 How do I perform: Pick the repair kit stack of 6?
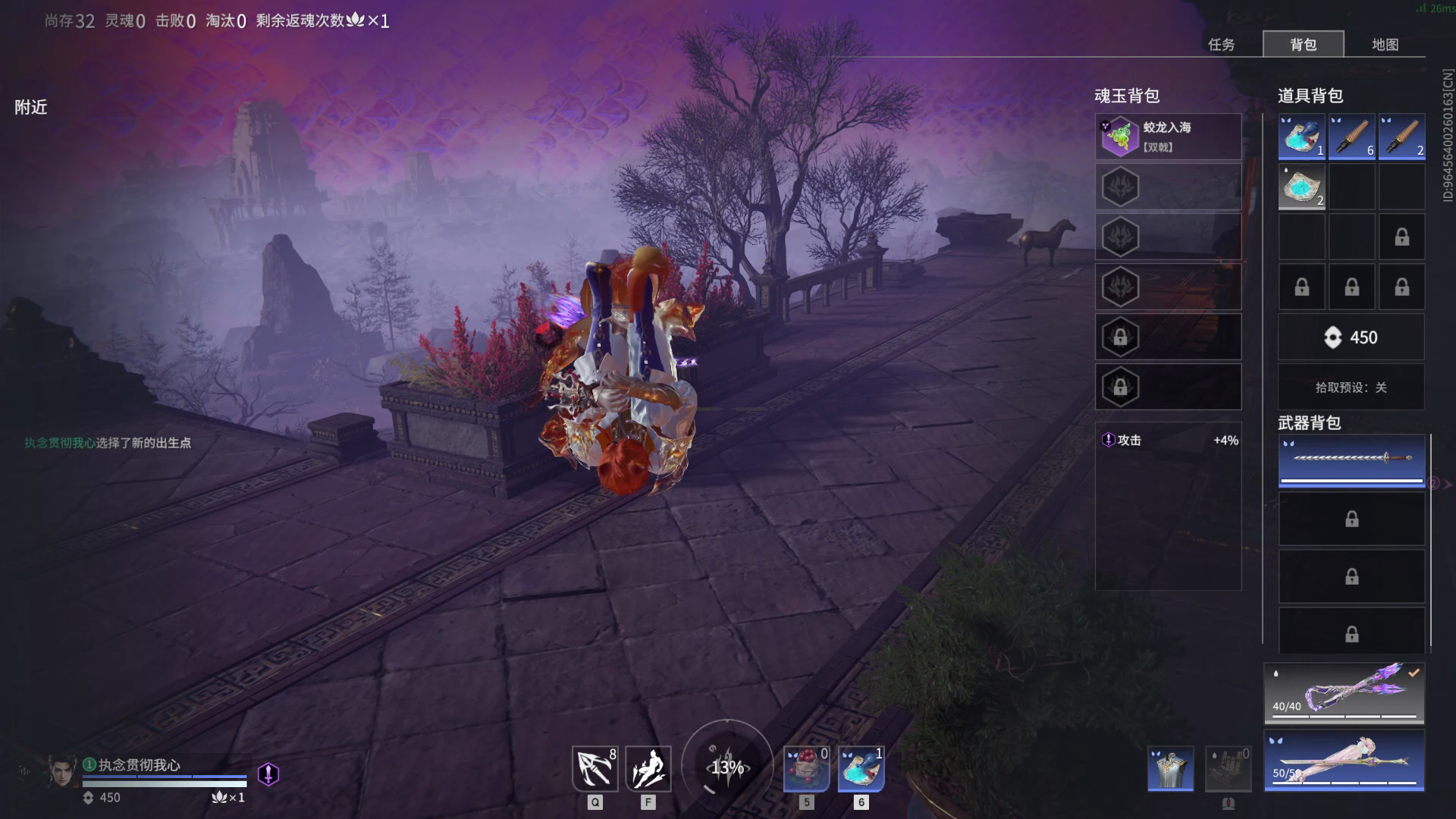pyautogui.click(x=1351, y=136)
